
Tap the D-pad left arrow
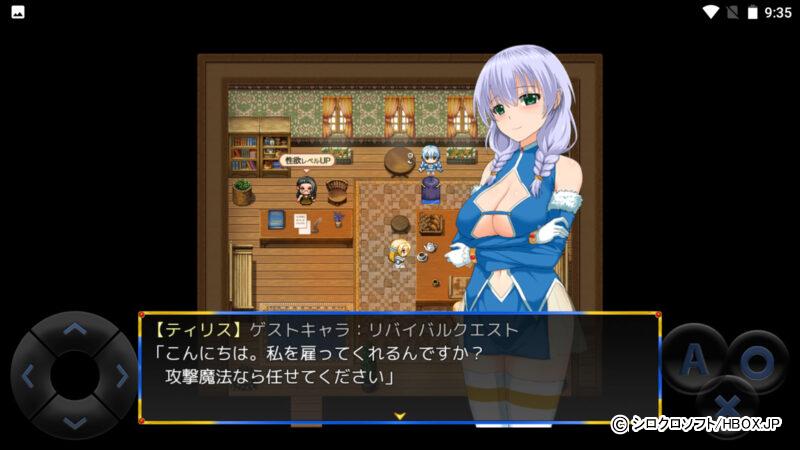click(x=28, y=376)
